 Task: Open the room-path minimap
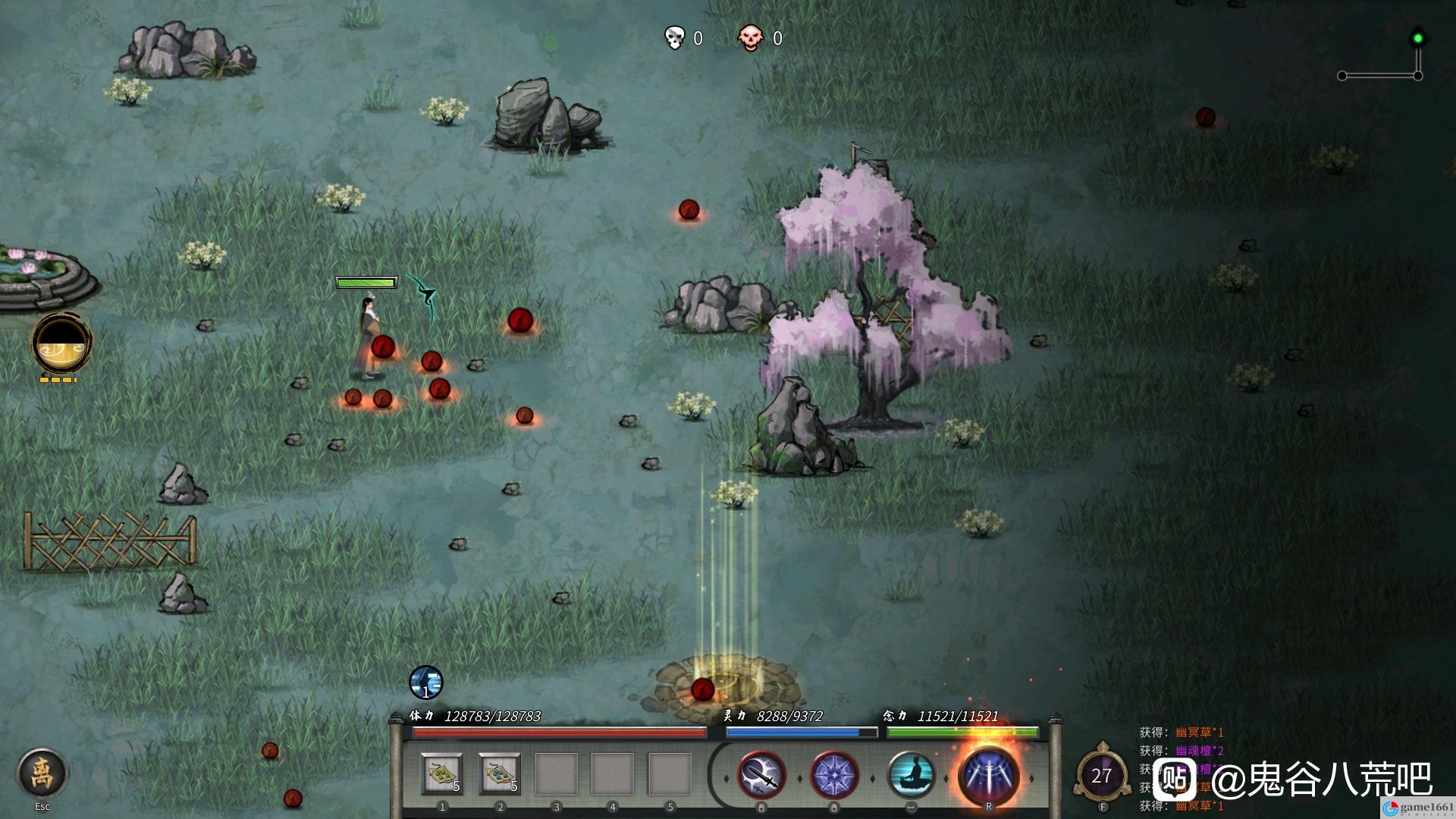[1380, 58]
